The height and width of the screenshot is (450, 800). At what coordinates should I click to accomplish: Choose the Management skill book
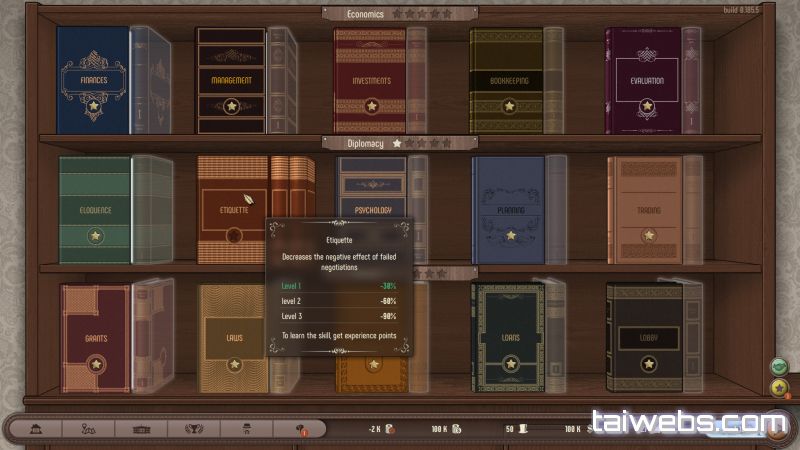(x=231, y=80)
